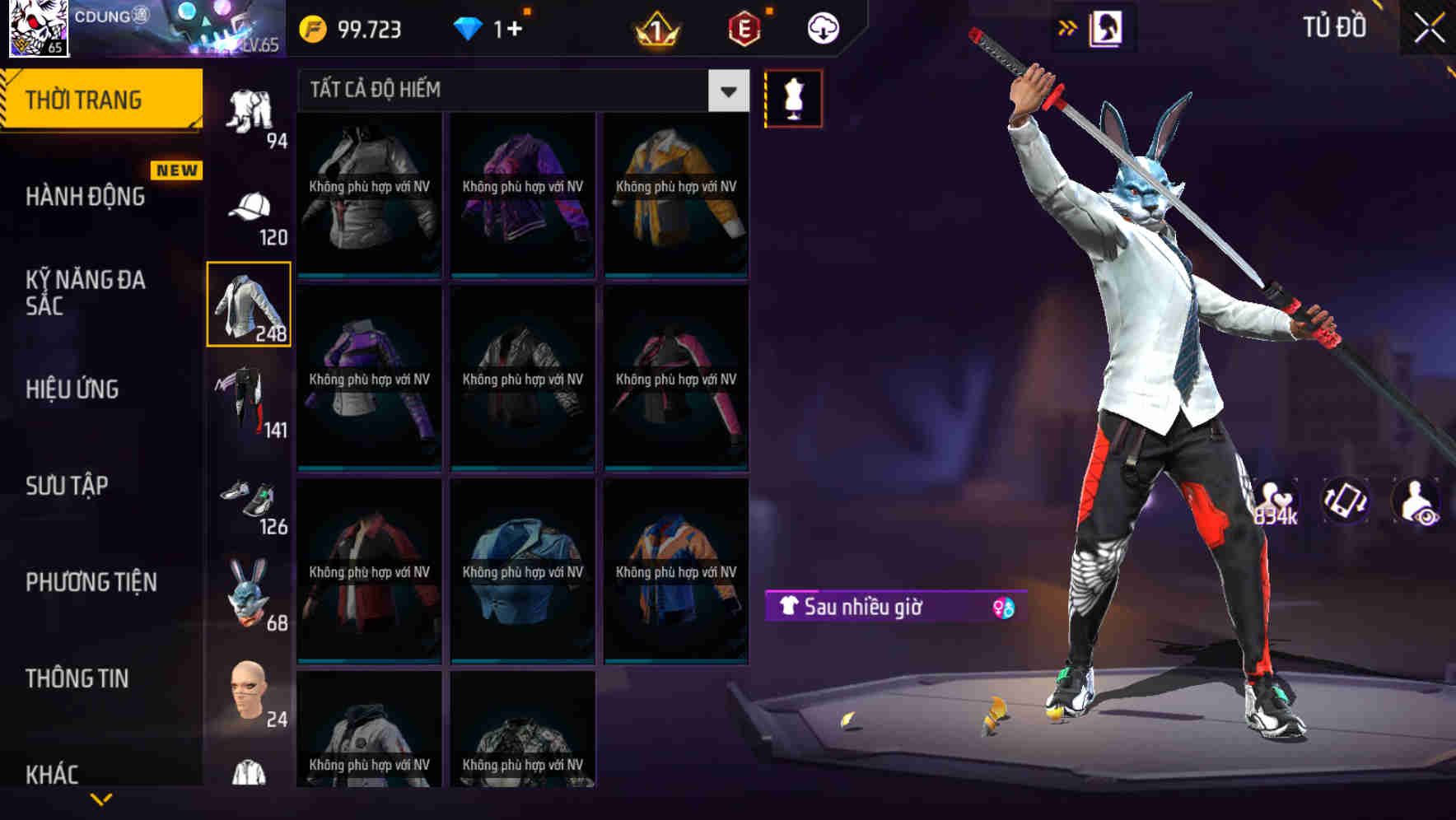Open the cloud download icon in top bar
Screen dimensions: 1456x820
coord(822,27)
